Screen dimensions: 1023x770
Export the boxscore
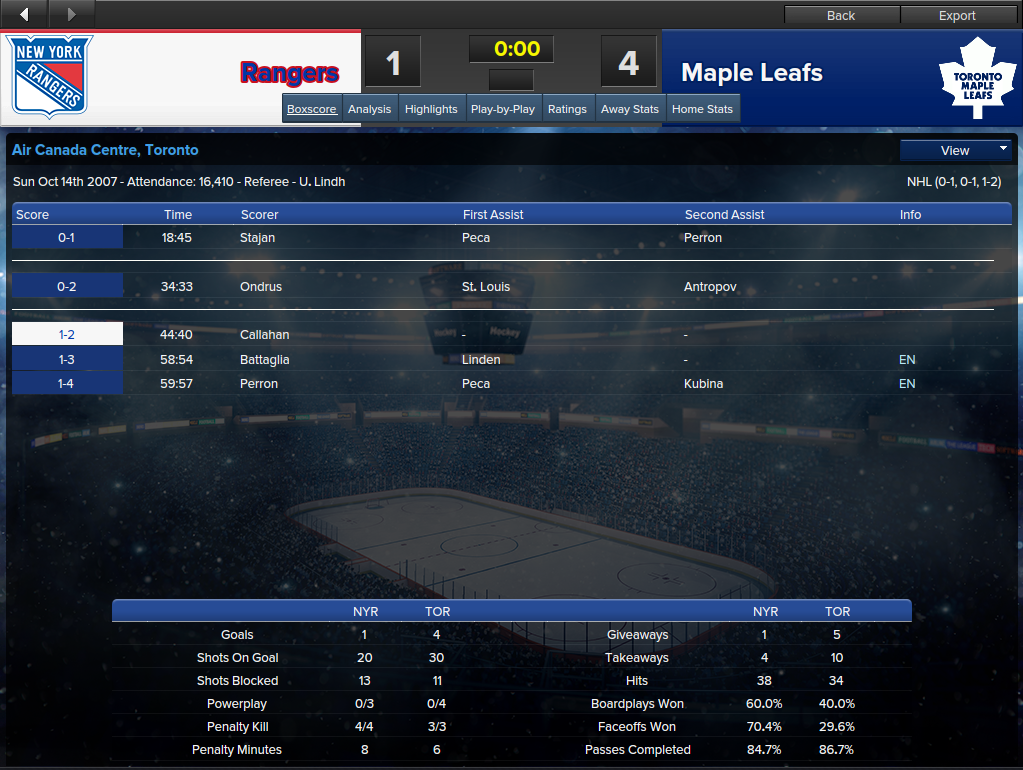(957, 15)
